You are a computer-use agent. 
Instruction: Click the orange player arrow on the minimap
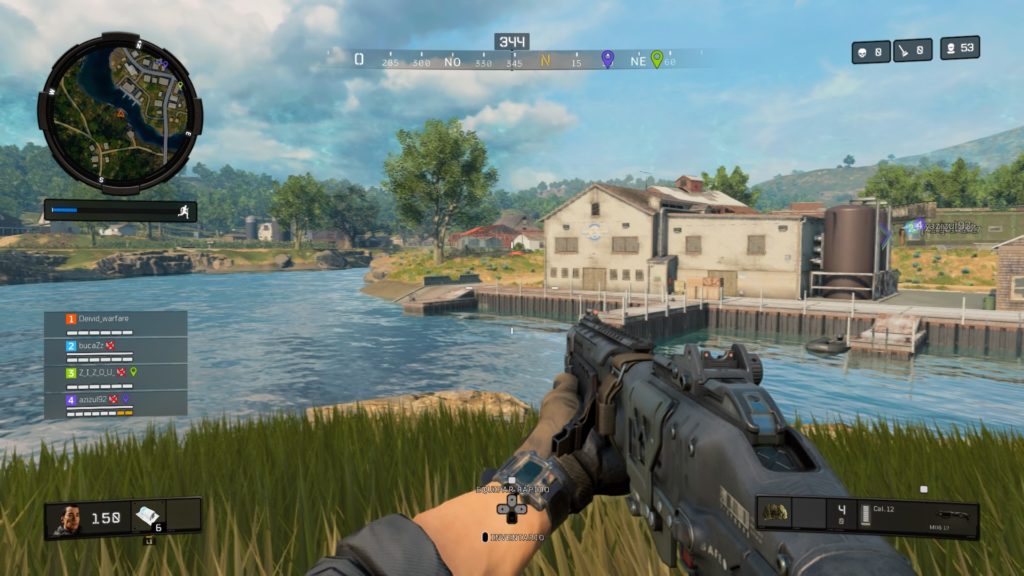click(x=122, y=115)
